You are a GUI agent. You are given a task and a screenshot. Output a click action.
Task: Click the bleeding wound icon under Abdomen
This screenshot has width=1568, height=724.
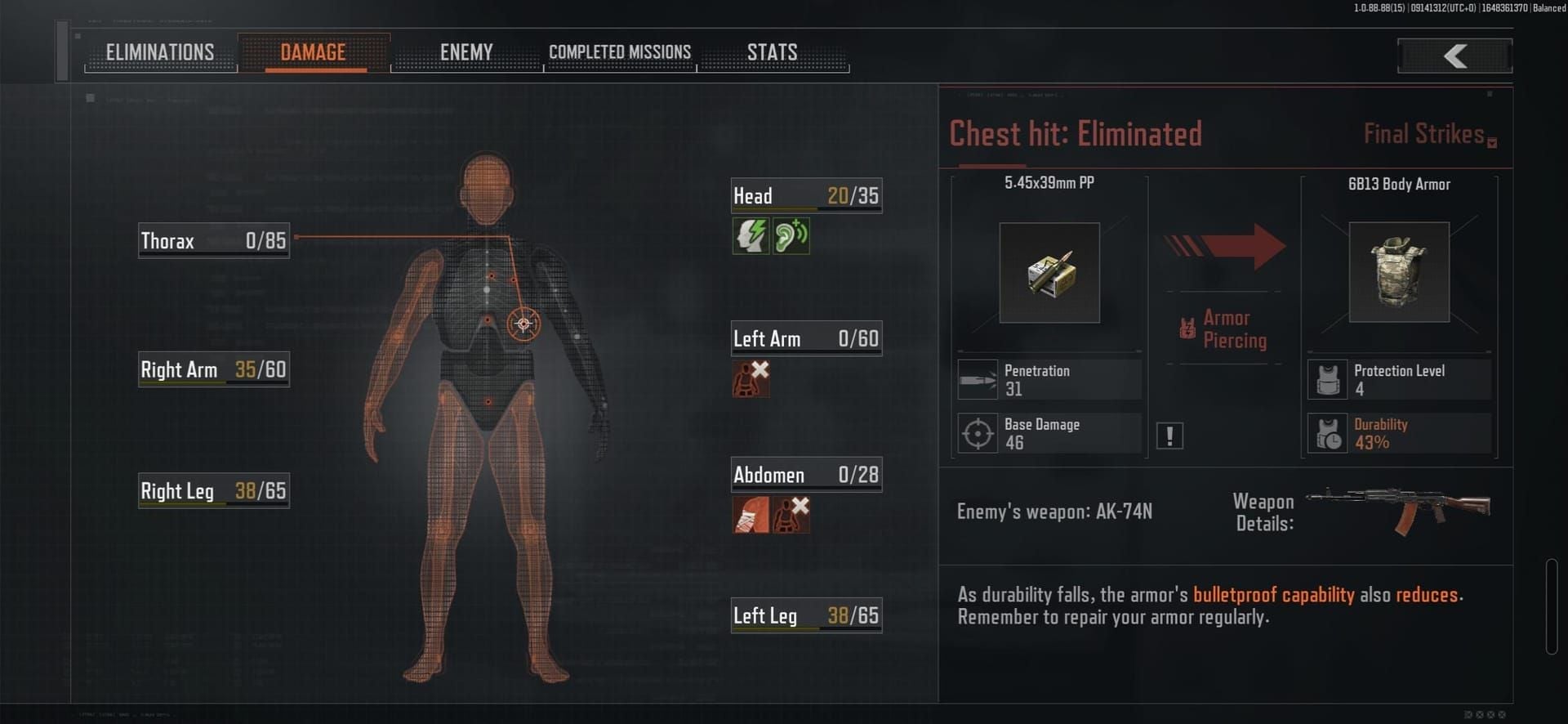(750, 515)
